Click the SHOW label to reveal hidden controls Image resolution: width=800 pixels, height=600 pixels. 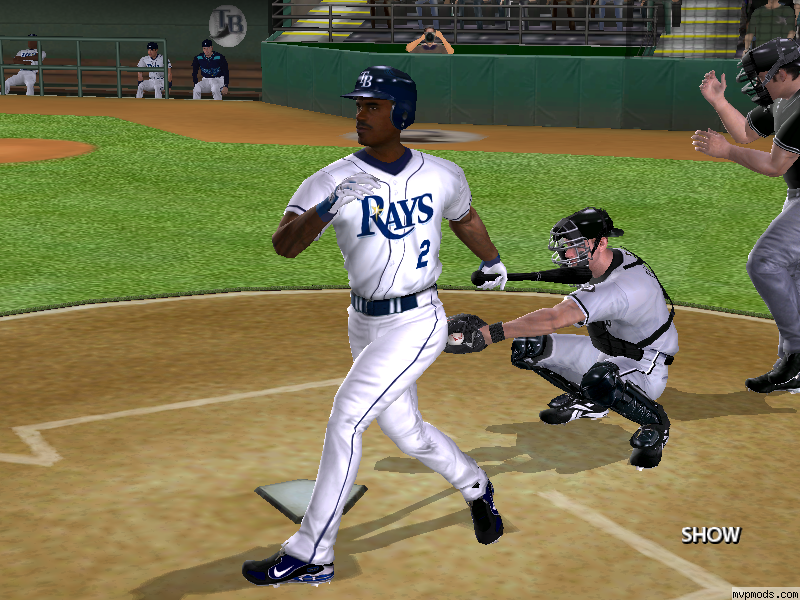710,535
